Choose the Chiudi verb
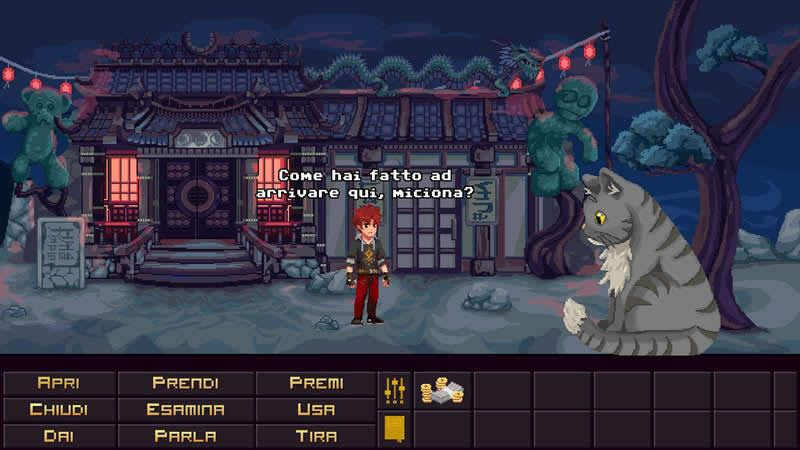The width and height of the screenshot is (800, 450). (59, 409)
